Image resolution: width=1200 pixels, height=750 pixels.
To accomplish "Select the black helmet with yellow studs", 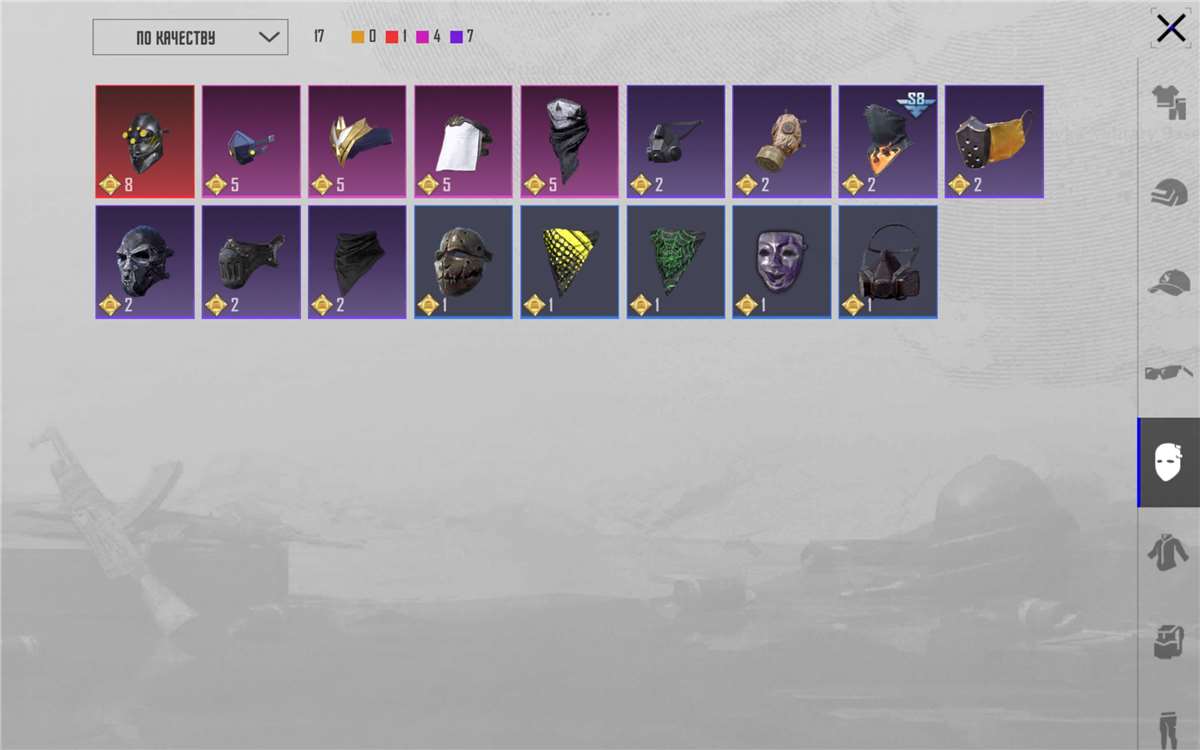I will 145,141.
